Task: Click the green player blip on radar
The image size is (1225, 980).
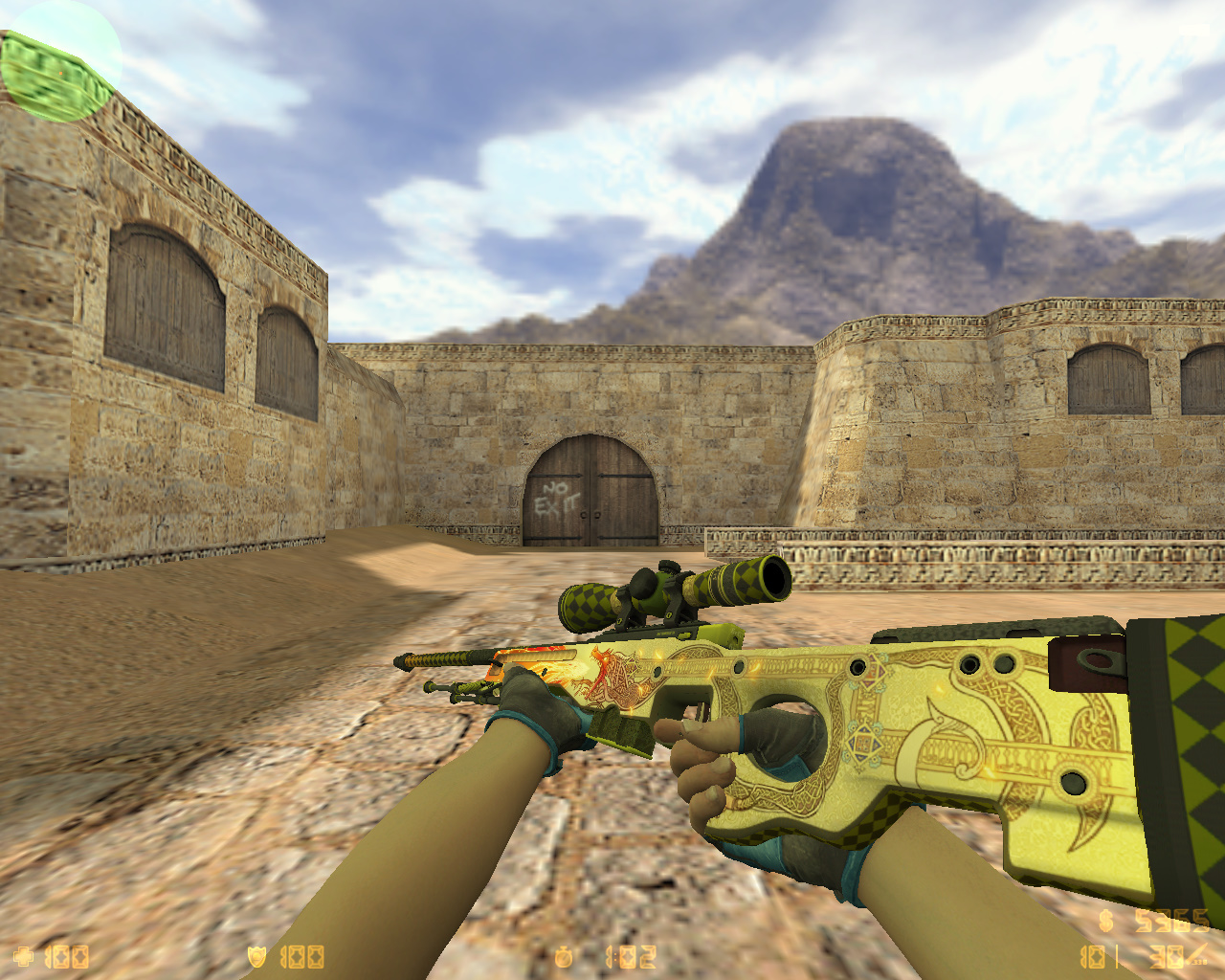Action: [60, 73]
